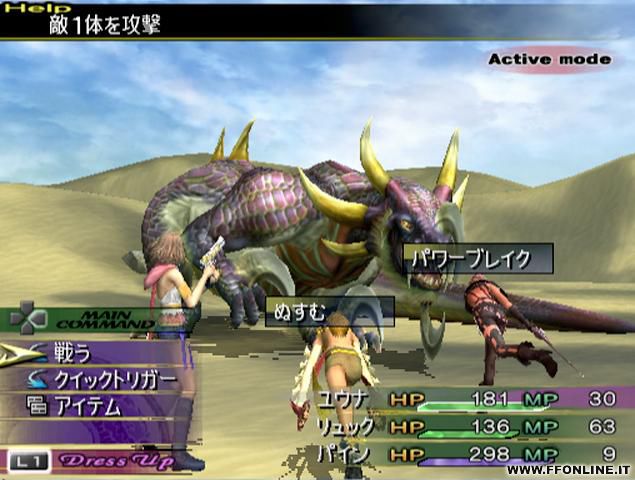Open the Dress Up option

pyautogui.click(x=113, y=461)
